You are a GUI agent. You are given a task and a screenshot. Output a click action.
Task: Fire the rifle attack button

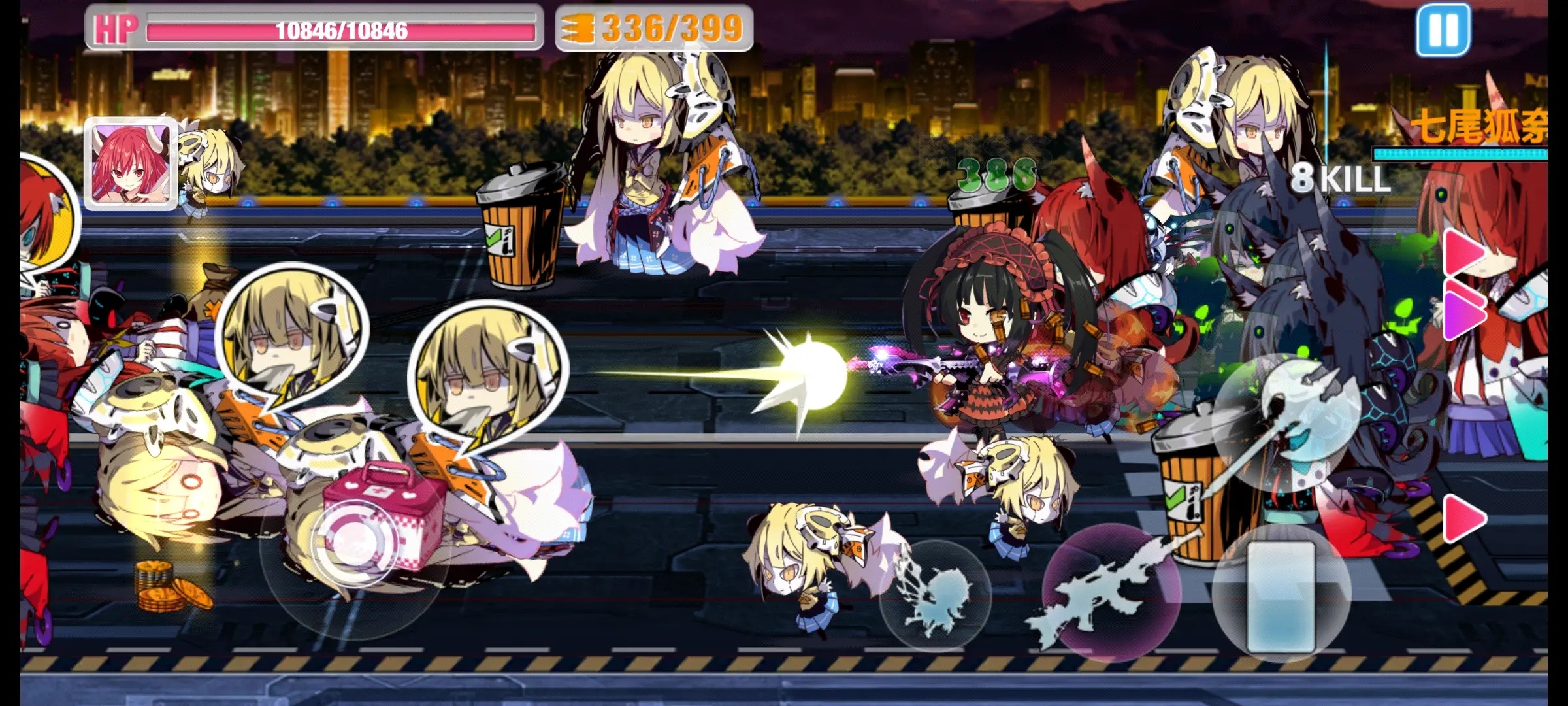point(1111,593)
